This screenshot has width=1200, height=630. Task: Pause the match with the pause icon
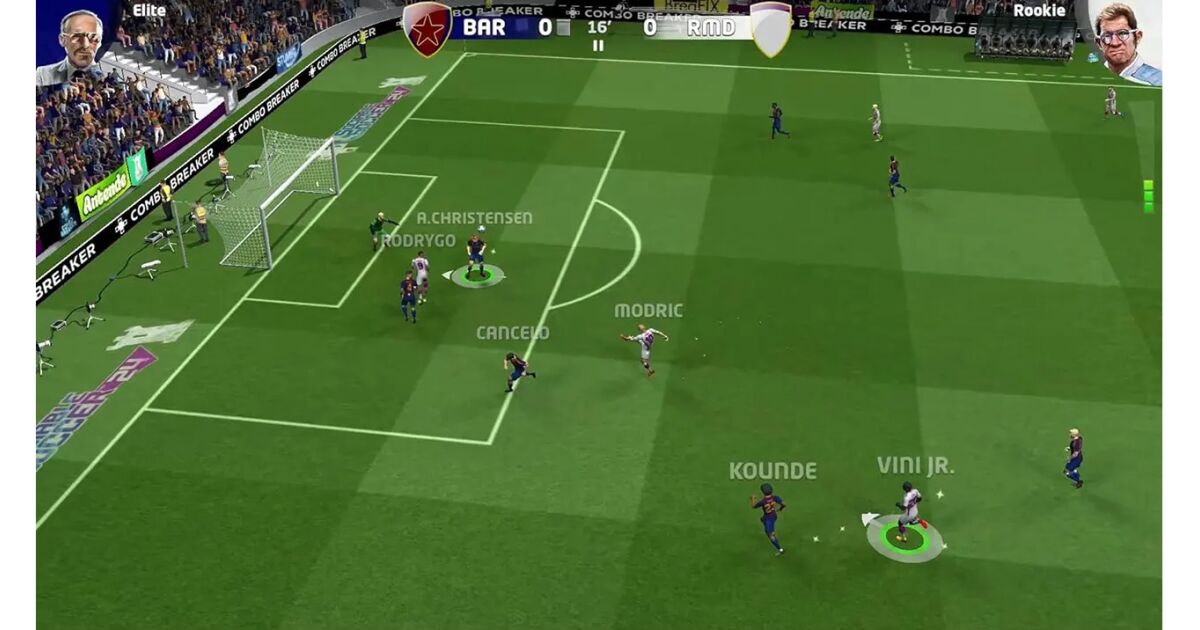(x=598, y=46)
